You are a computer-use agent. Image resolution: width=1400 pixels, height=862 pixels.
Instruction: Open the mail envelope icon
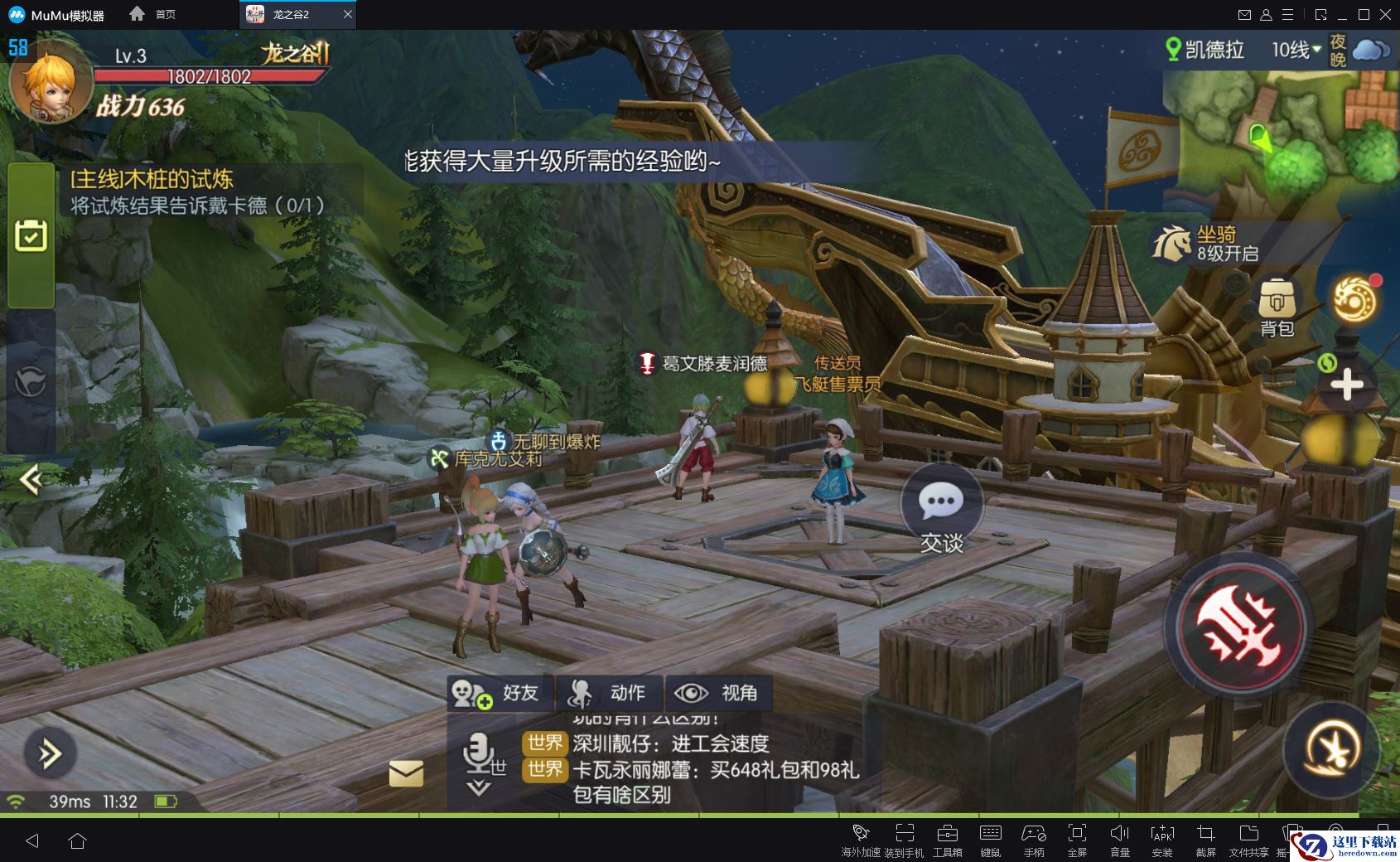click(406, 773)
